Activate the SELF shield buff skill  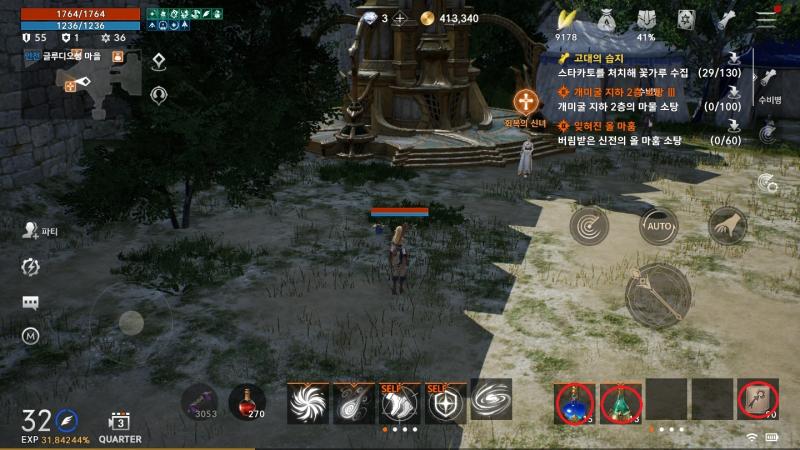click(445, 402)
